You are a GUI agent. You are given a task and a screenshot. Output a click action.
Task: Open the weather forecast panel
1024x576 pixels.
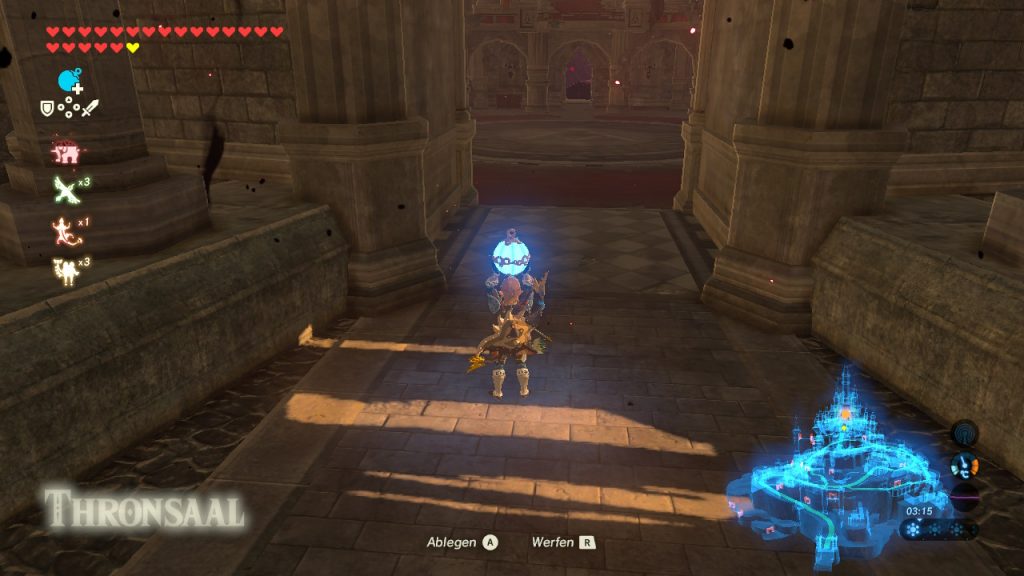(x=938, y=530)
